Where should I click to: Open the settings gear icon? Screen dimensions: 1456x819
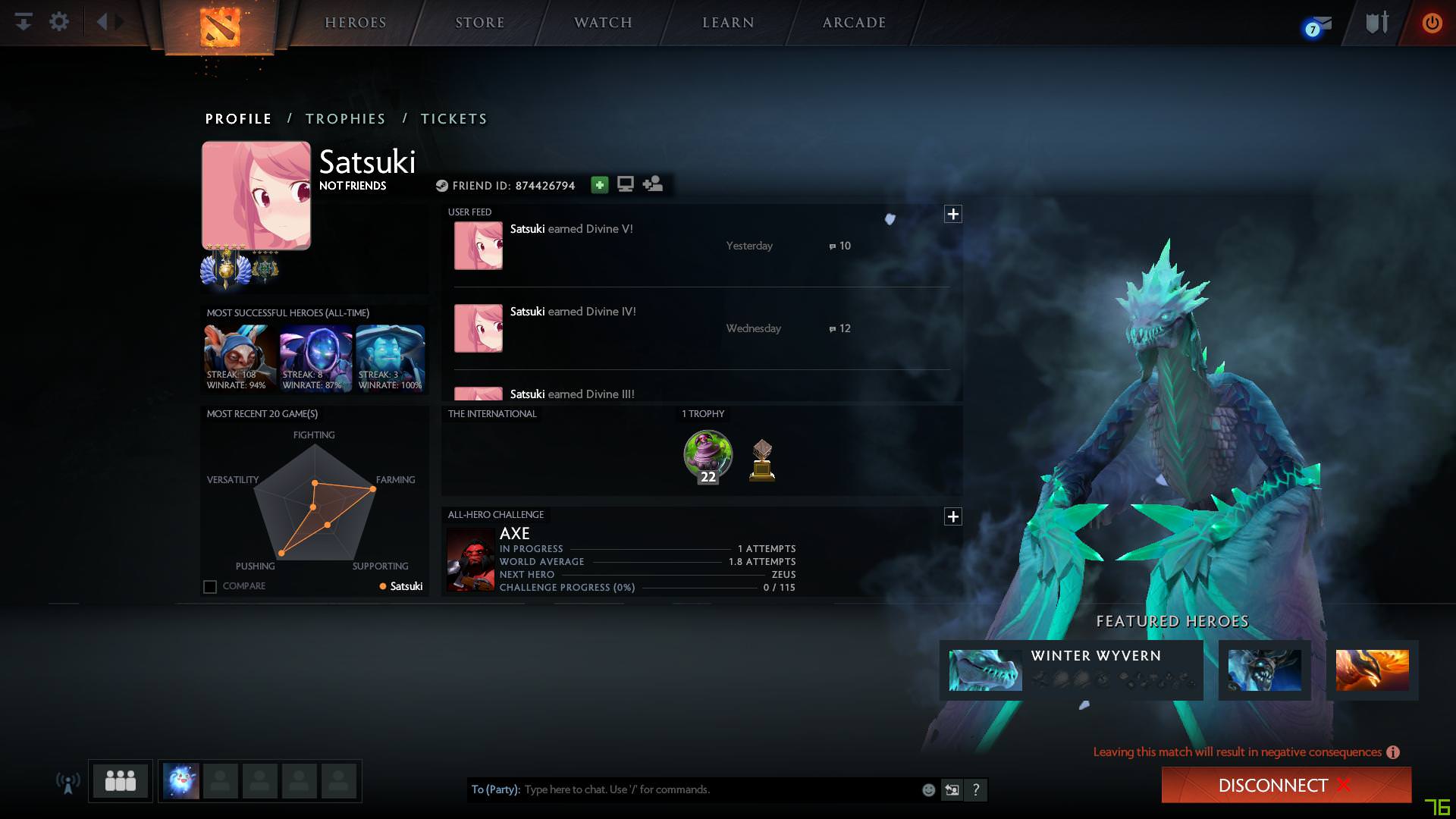pos(59,22)
